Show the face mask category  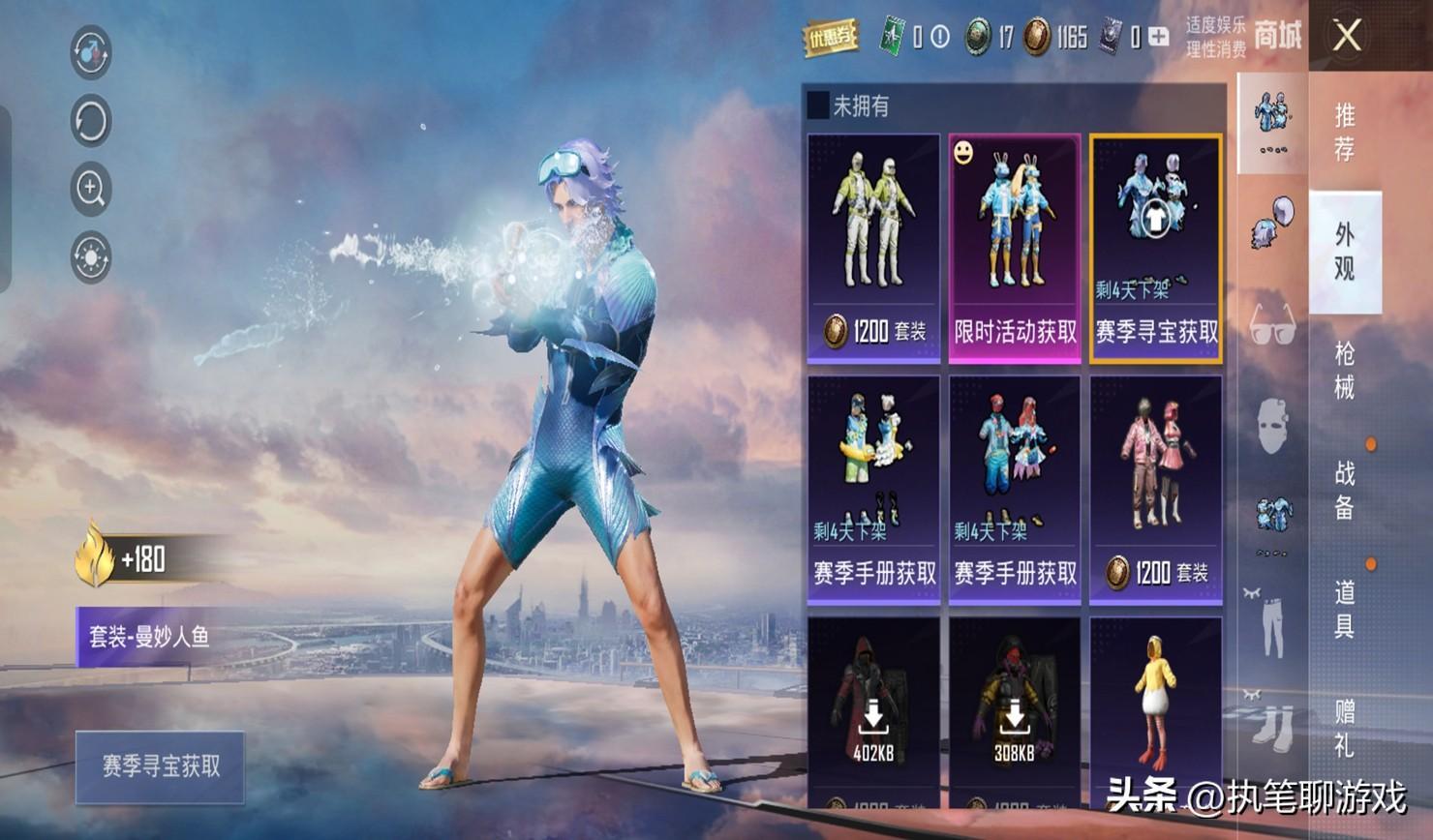[1272, 426]
